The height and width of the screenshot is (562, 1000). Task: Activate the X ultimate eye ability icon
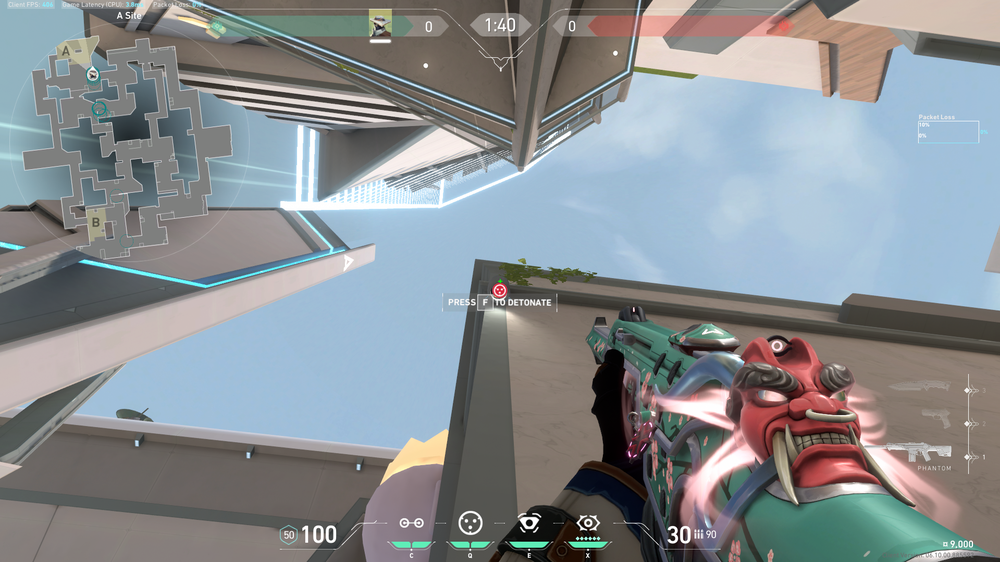[x=587, y=523]
